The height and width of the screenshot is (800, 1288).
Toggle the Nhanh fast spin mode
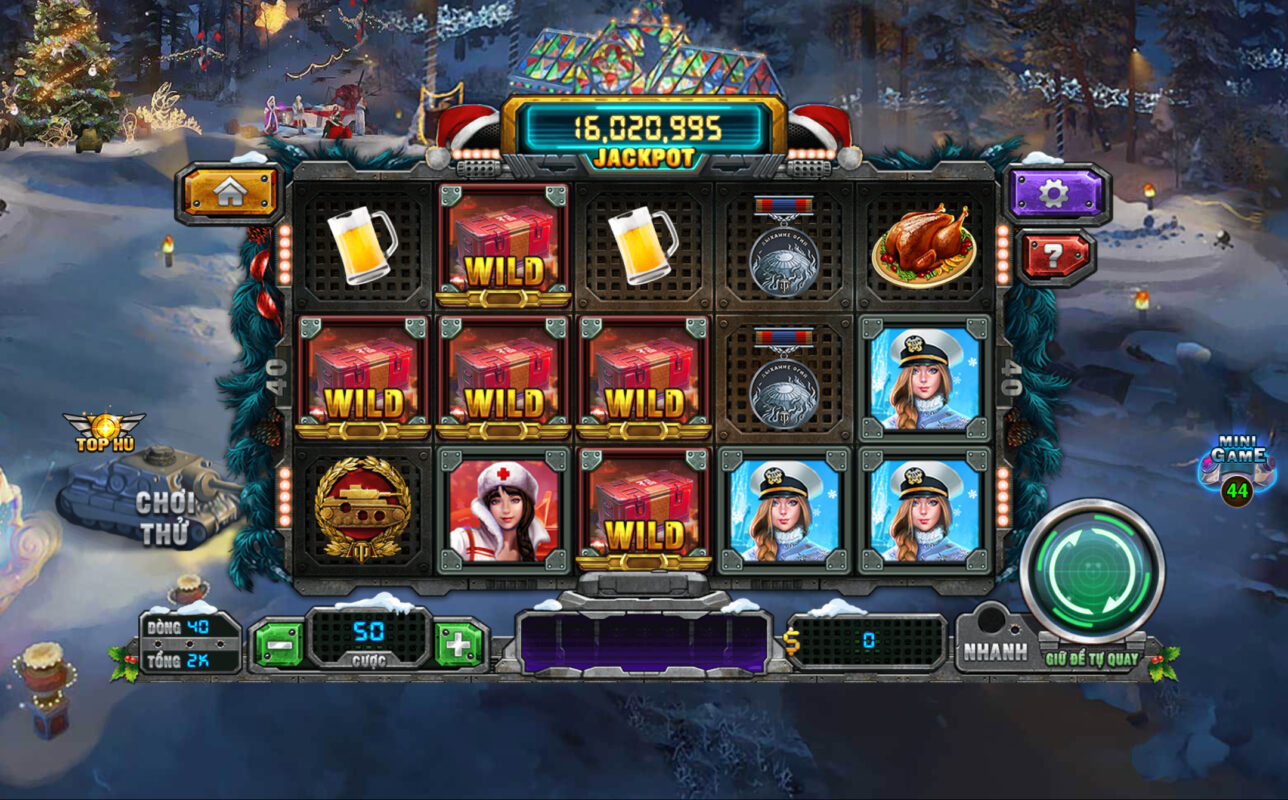pos(995,652)
